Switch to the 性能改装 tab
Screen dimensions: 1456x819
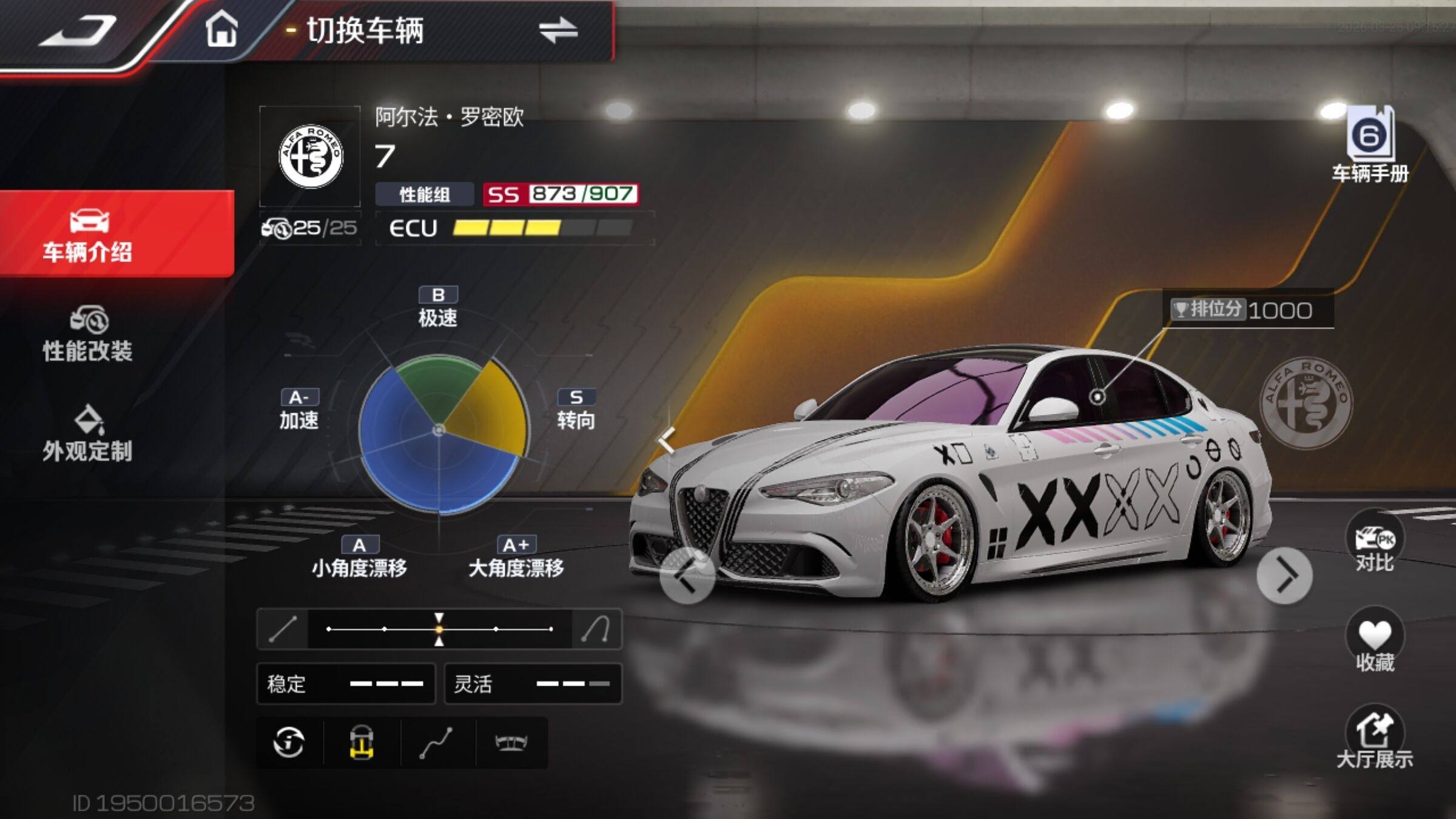tap(88, 335)
